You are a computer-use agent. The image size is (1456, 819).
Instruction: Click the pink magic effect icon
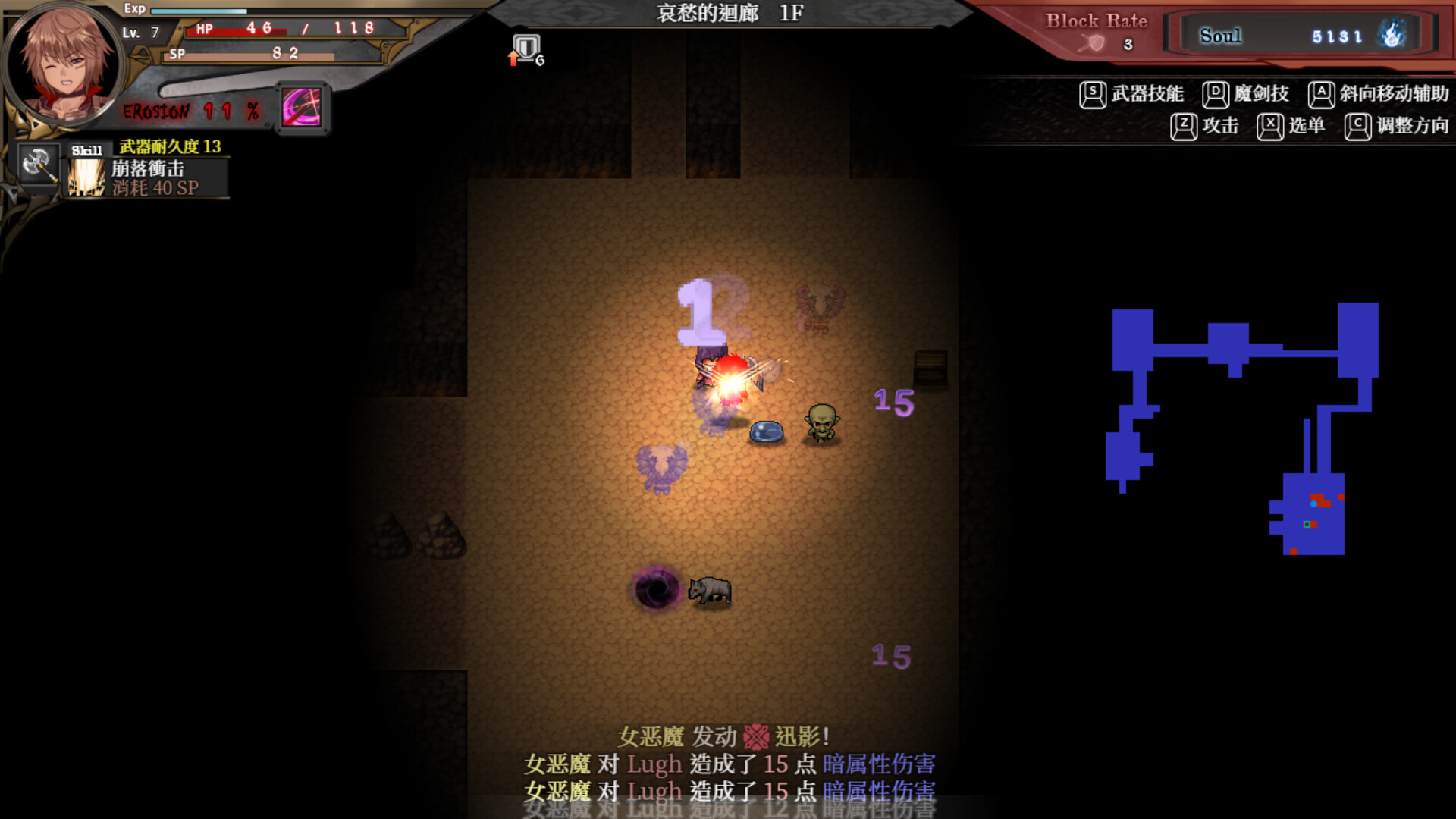coord(303,107)
